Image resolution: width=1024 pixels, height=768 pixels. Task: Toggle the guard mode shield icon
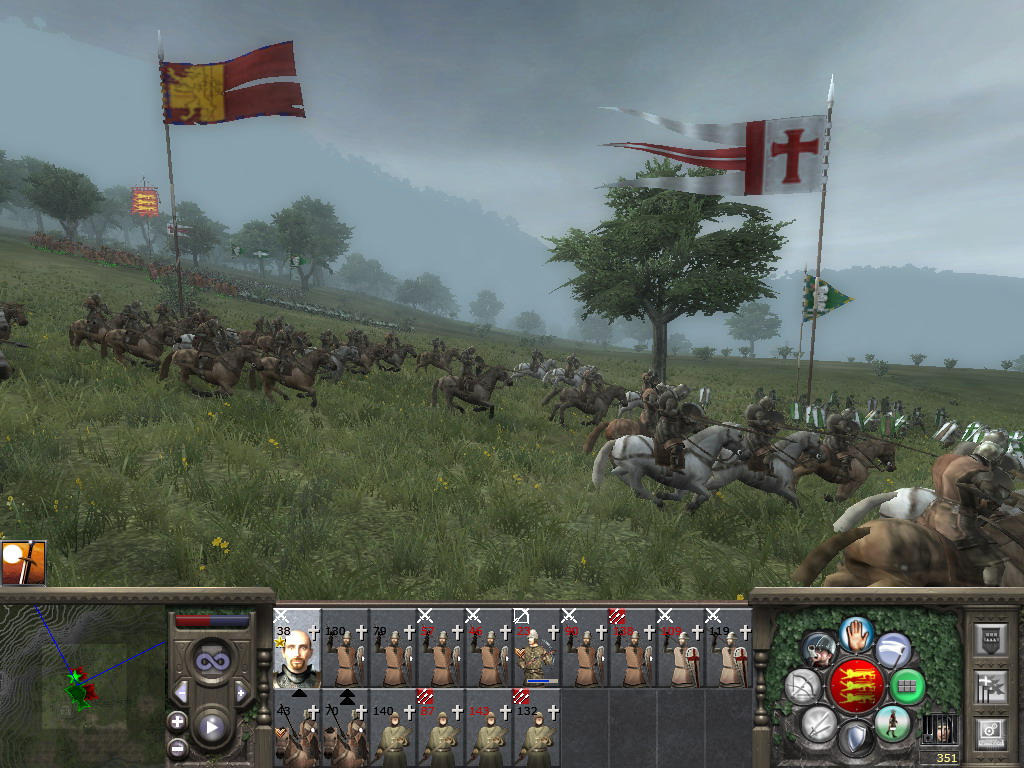855,739
